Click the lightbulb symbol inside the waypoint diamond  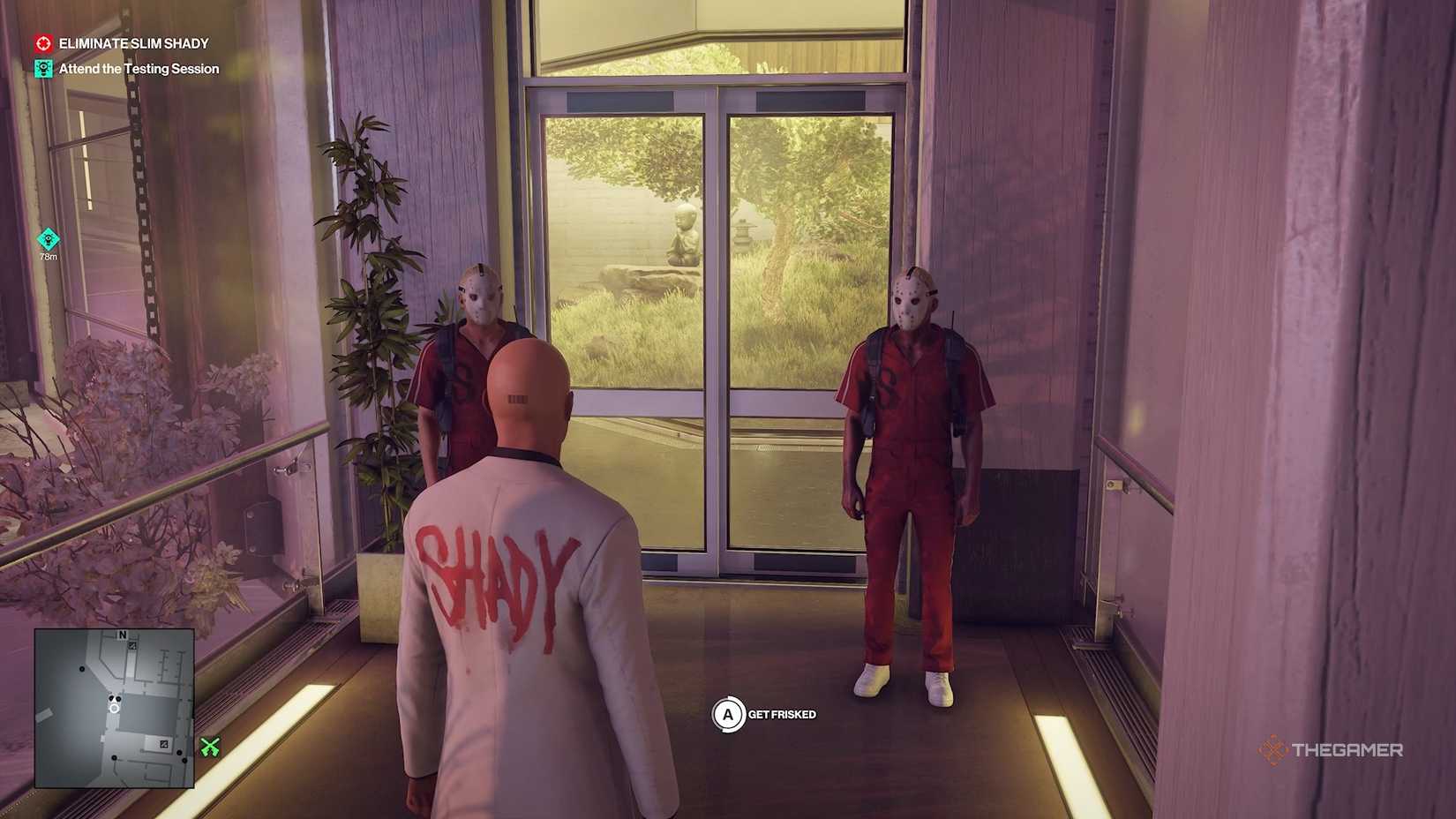(x=47, y=237)
